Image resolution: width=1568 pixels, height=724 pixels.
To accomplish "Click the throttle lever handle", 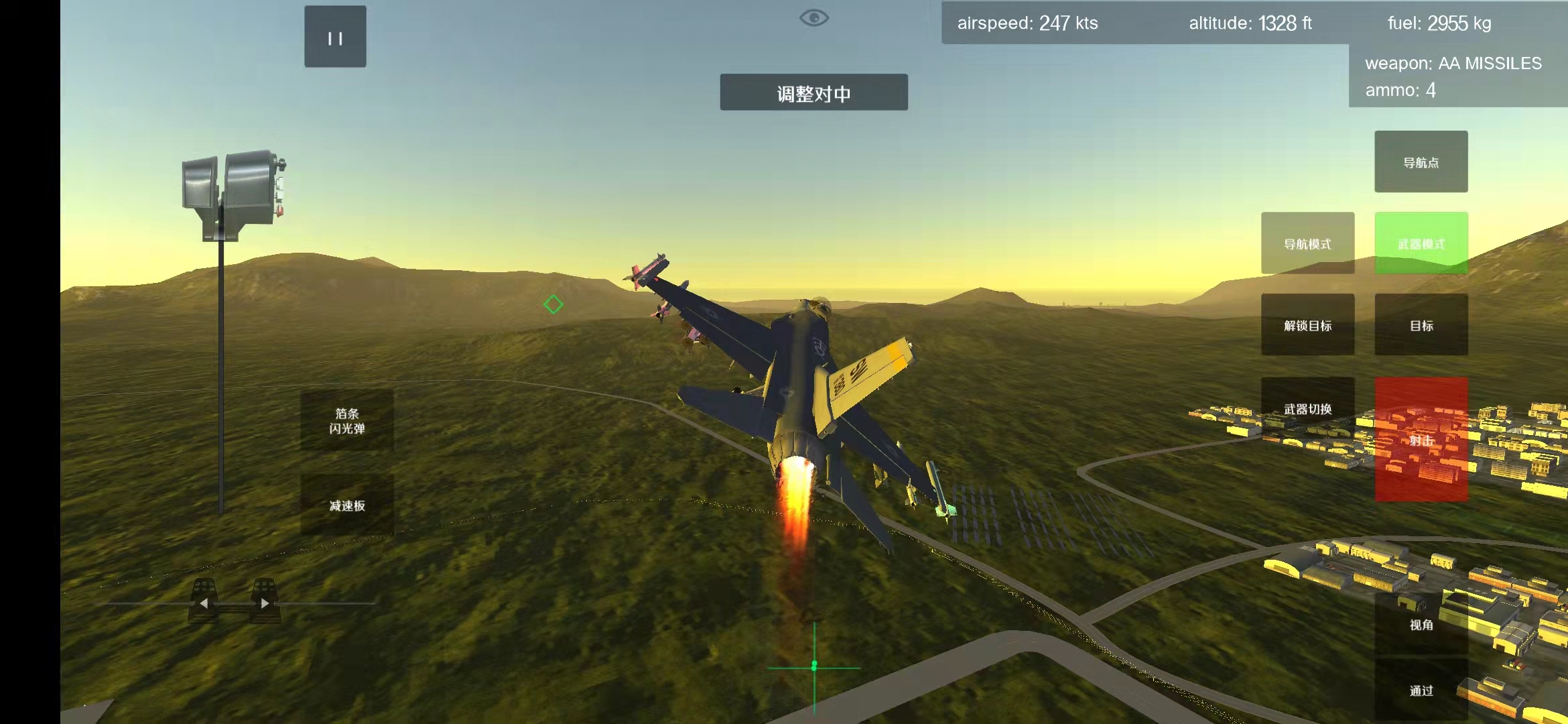I will coord(231,194).
